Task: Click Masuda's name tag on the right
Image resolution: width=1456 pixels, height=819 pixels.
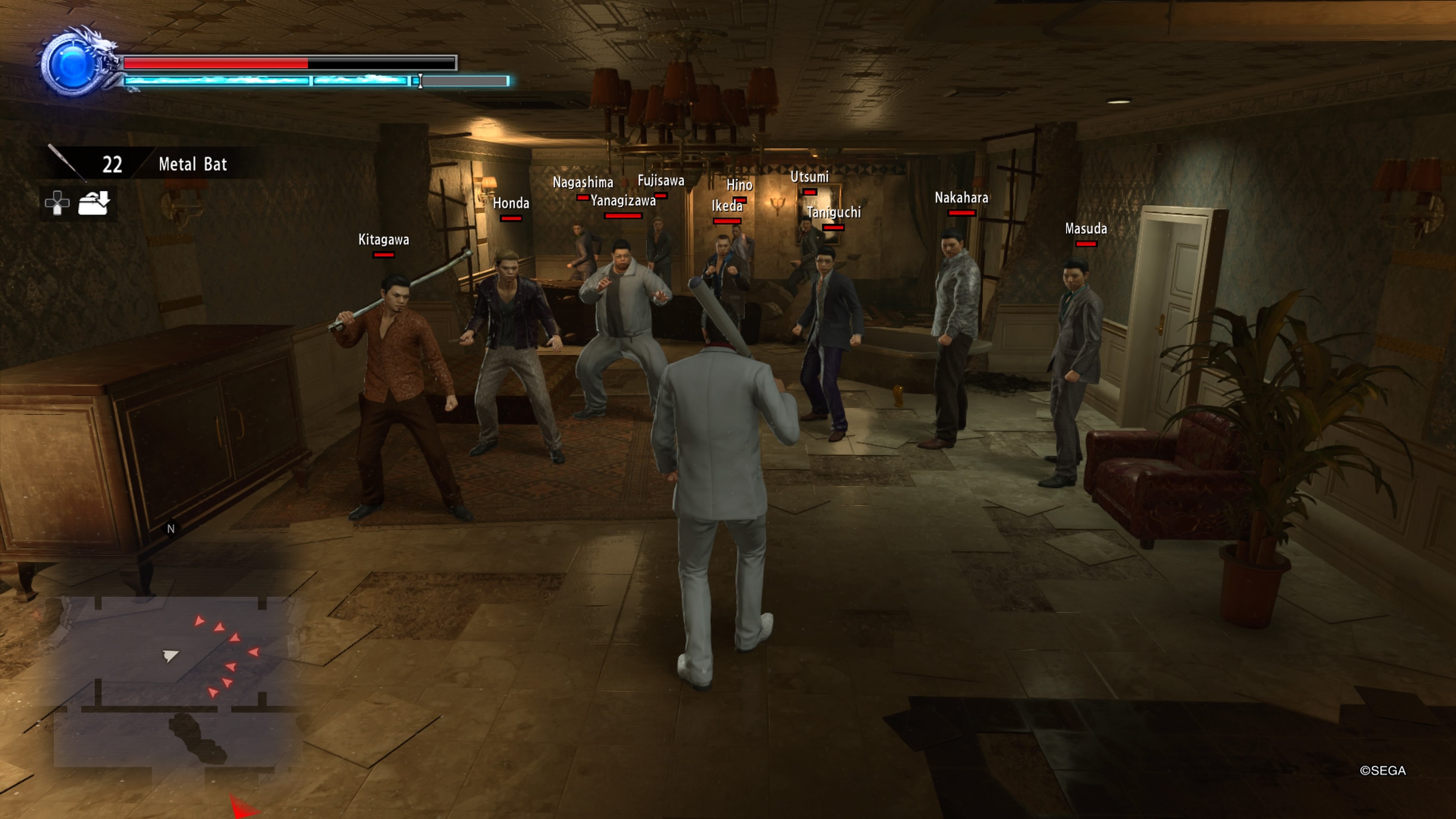Action: pos(1086,229)
